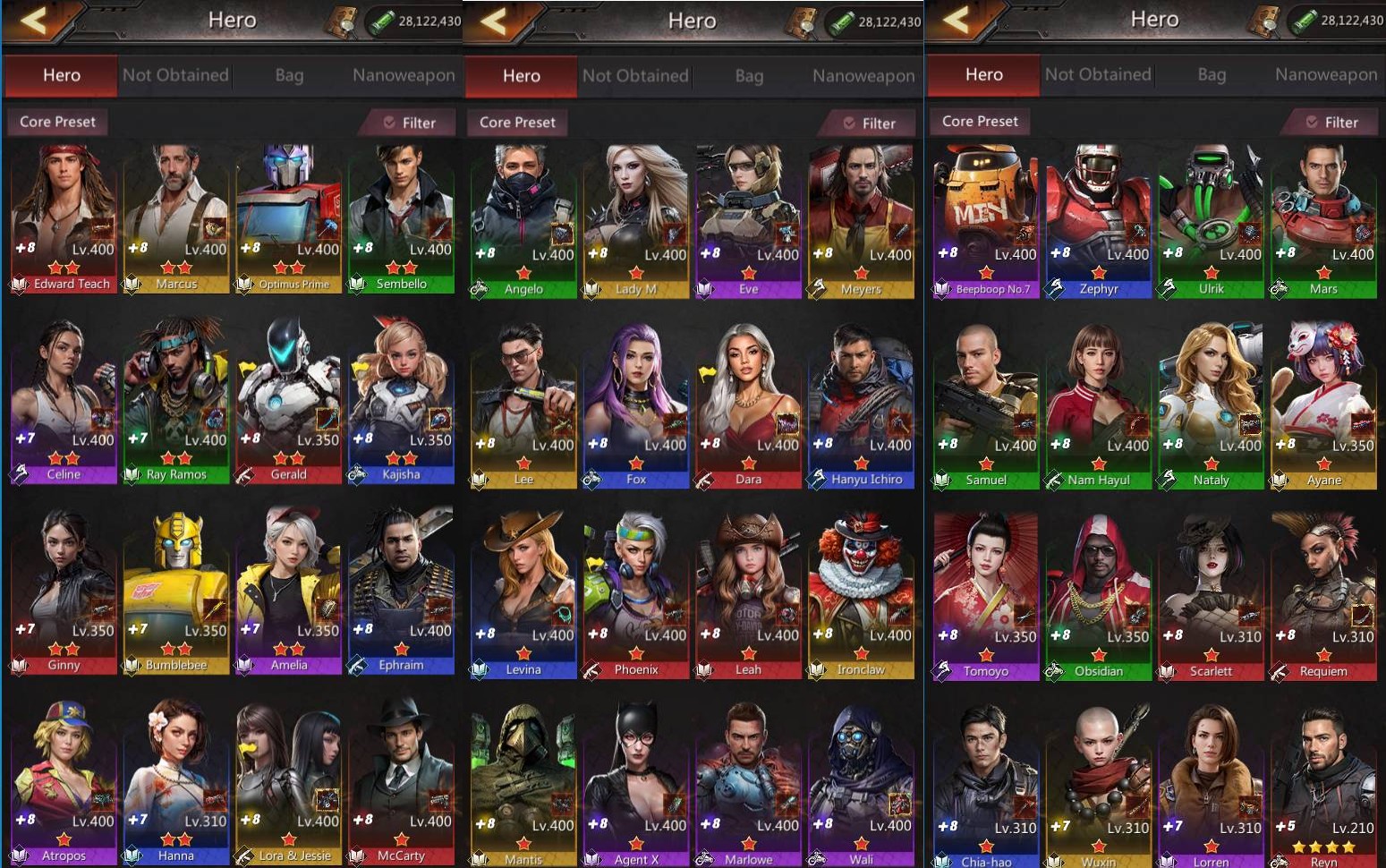The image size is (1386, 868).
Task: Select the Ephraim hero card
Action: (401, 592)
